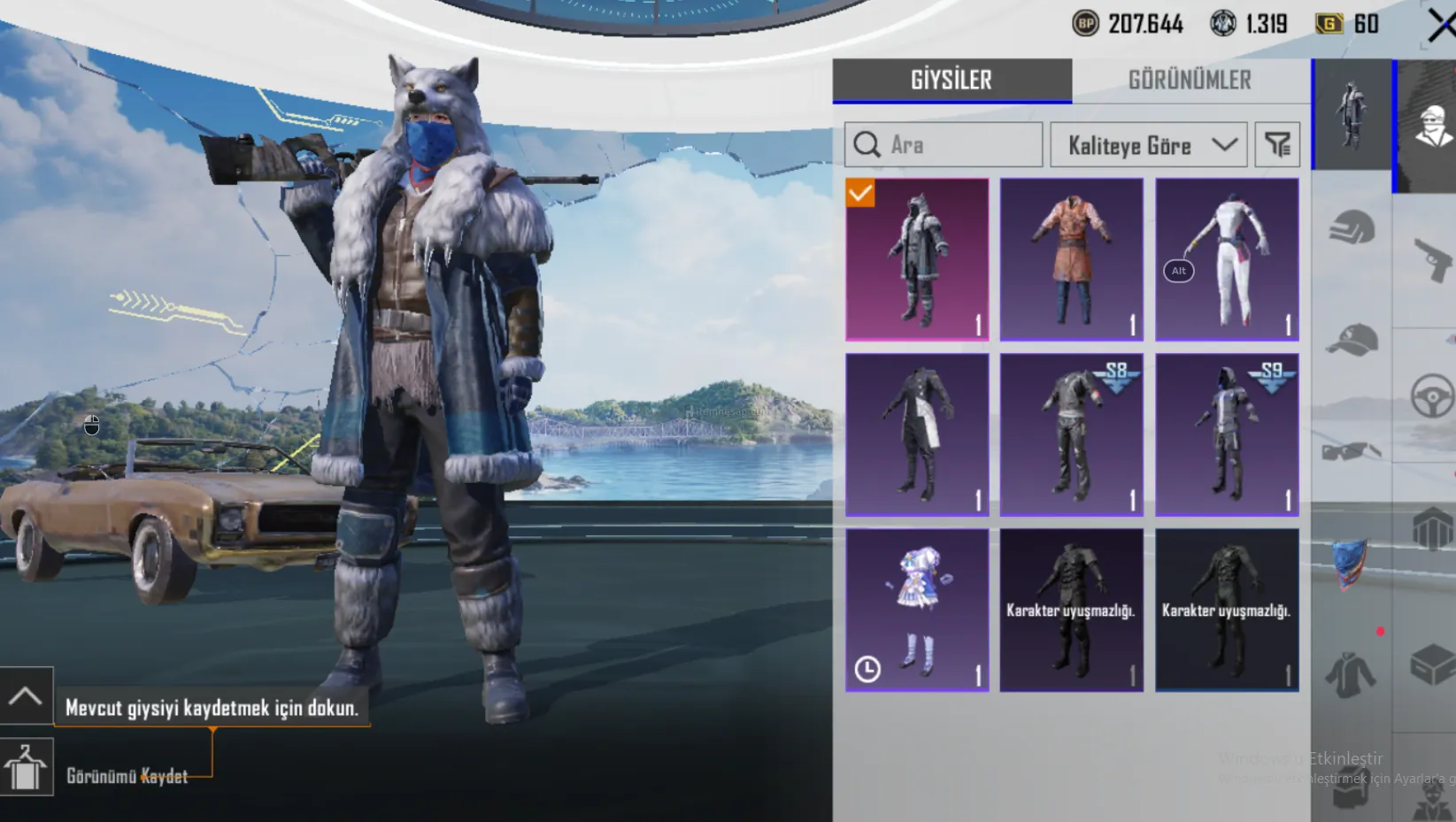The image size is (1456, 822).
Task: Pick the S8 season outfit
Action: (1071, 434)
